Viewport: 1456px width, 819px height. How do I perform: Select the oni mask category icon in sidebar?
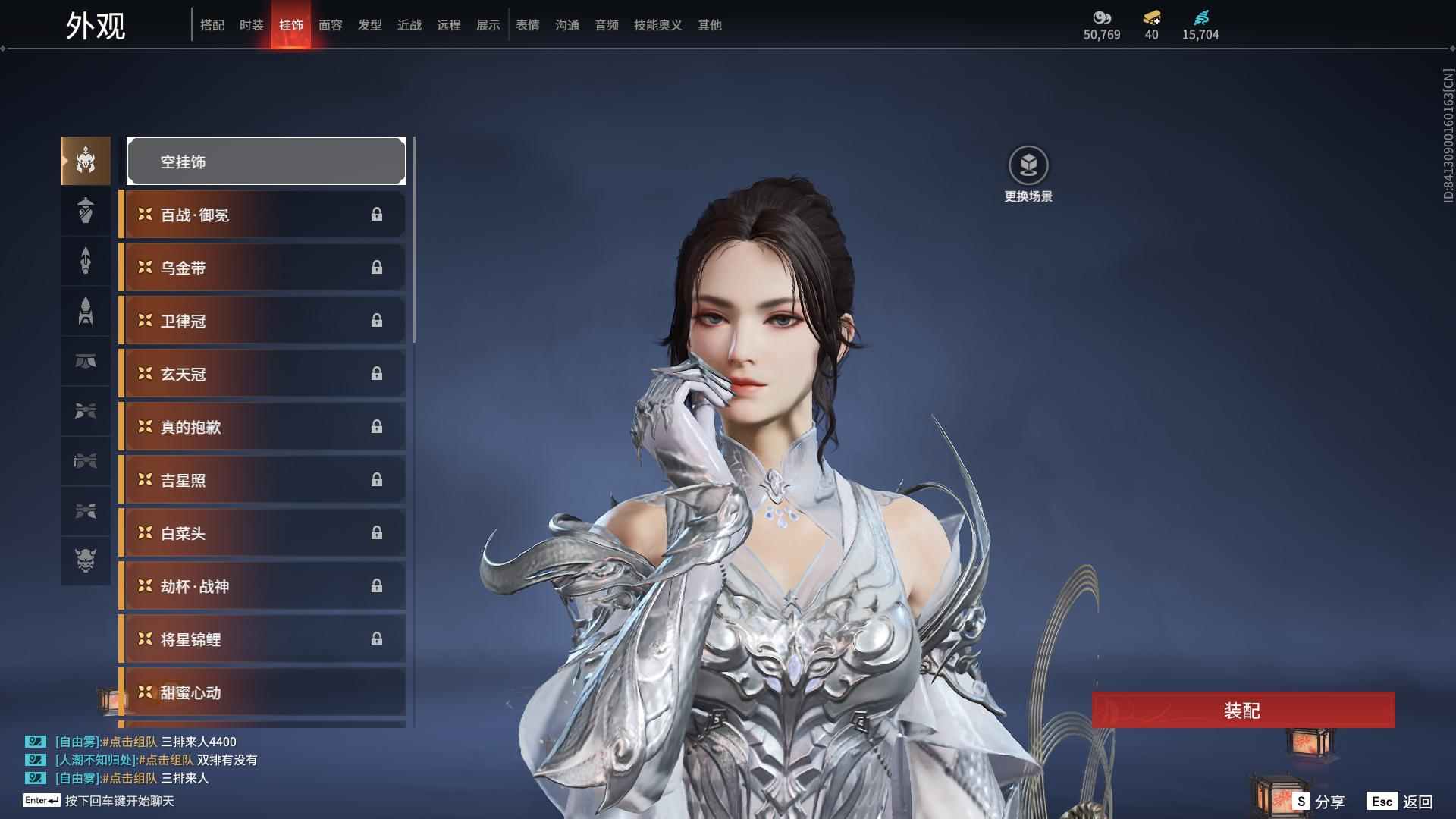85,561
